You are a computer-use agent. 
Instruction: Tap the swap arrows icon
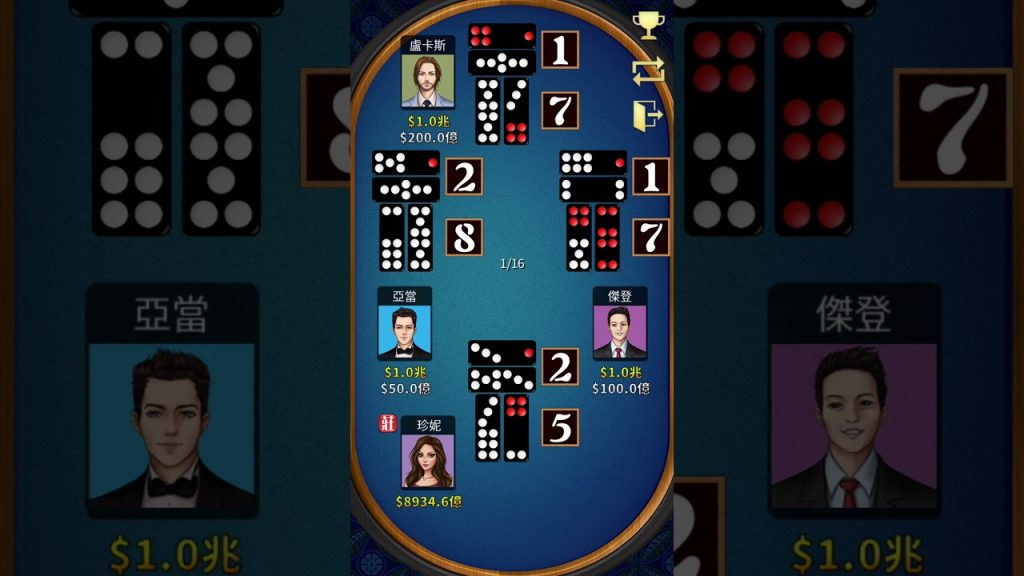coord(647,71)
